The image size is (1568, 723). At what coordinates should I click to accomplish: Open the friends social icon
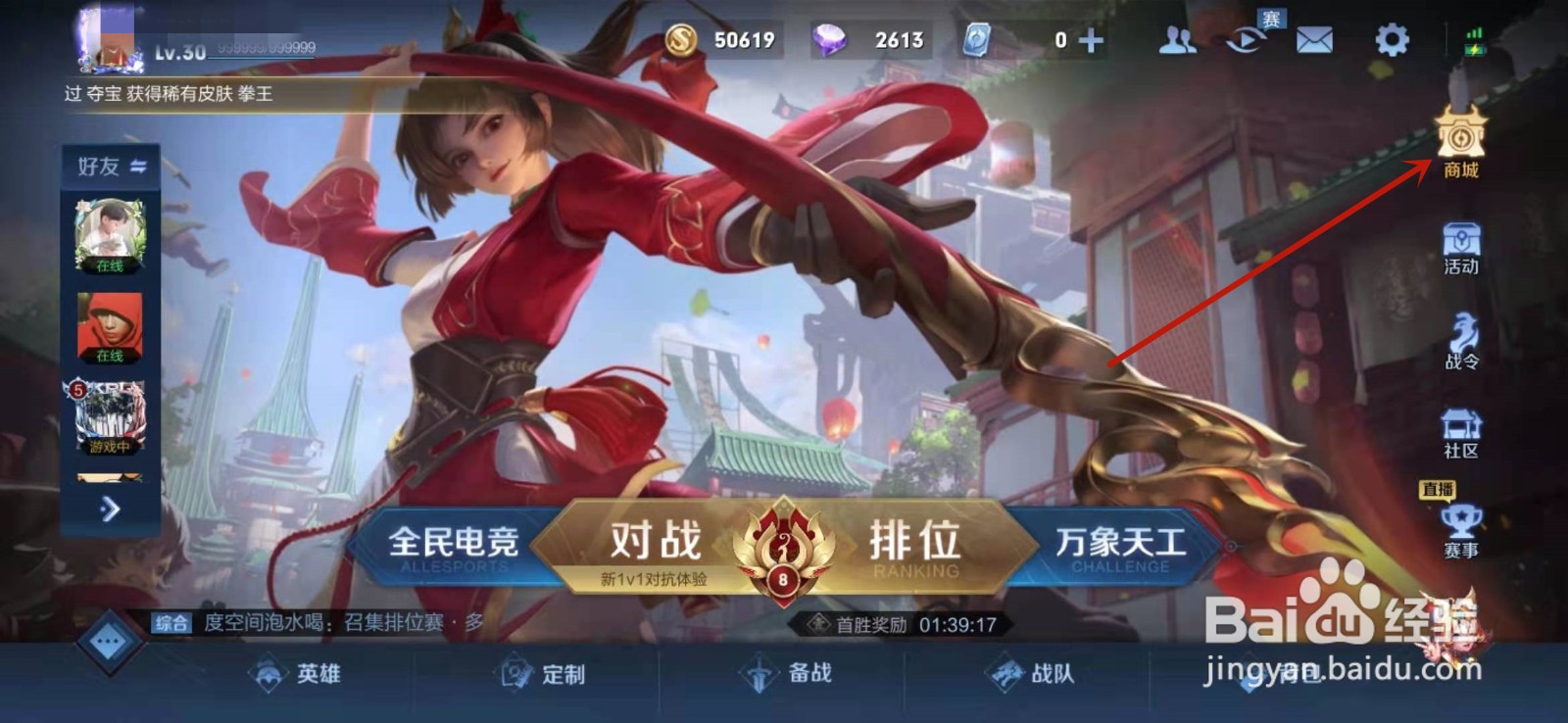click(x=1178, y=40)
